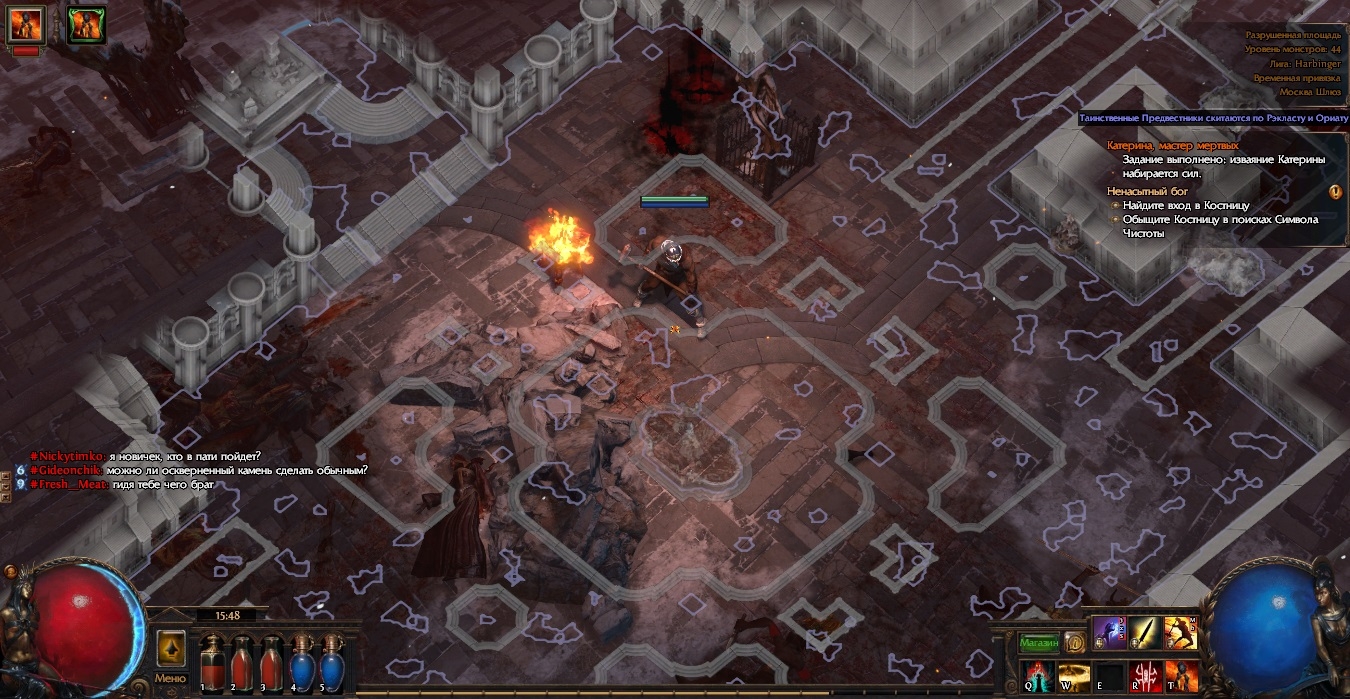Activate the Q totem skill
1350x699 pixels.
pos(1037,675)
